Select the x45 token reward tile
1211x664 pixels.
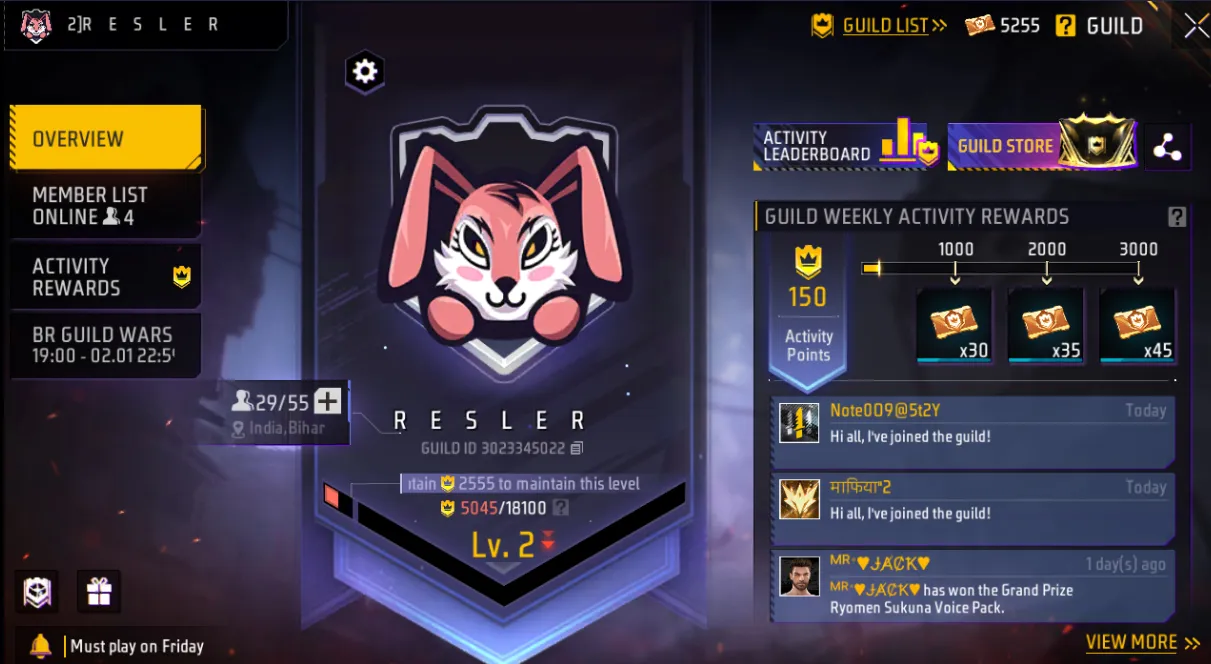coord(1137,325)
